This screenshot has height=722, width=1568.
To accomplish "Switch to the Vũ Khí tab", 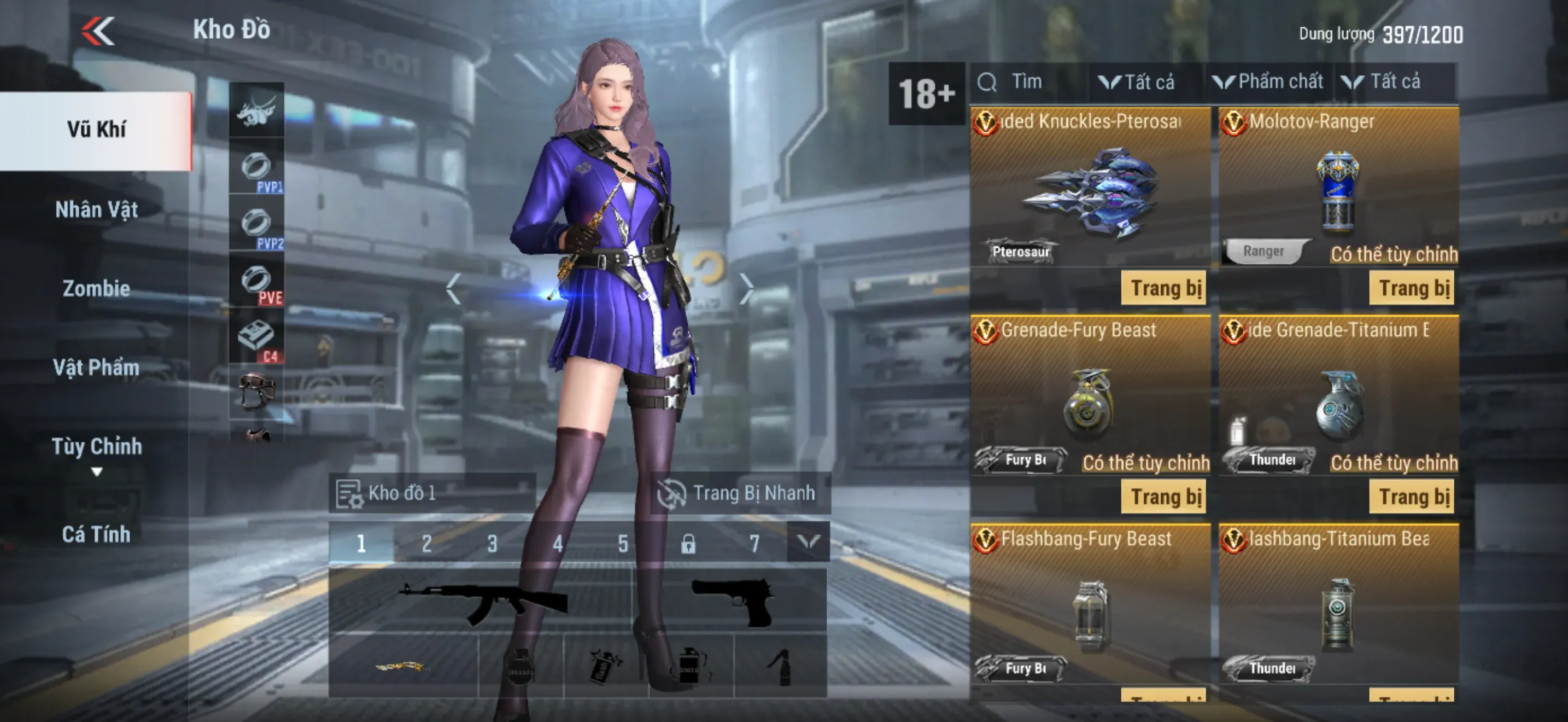I will (96, 130).
